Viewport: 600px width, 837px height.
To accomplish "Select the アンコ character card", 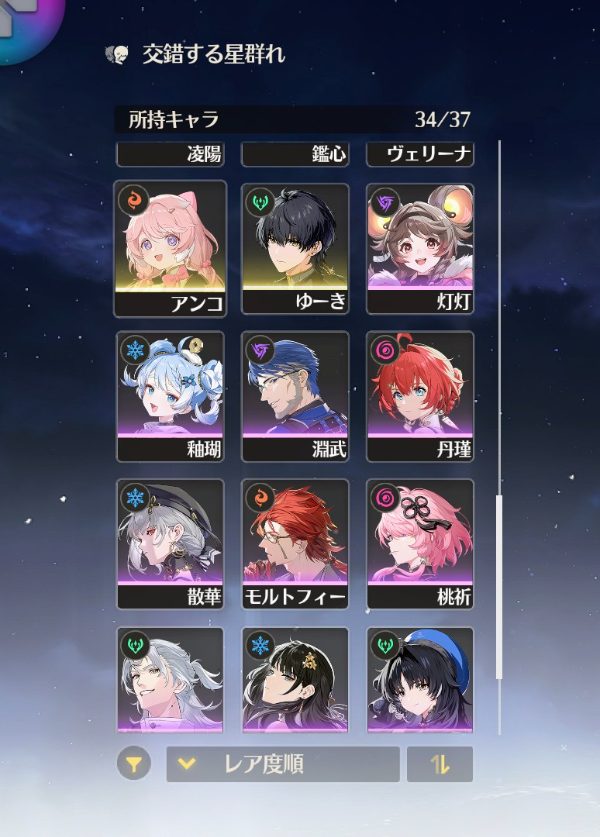I will (170, 248).
